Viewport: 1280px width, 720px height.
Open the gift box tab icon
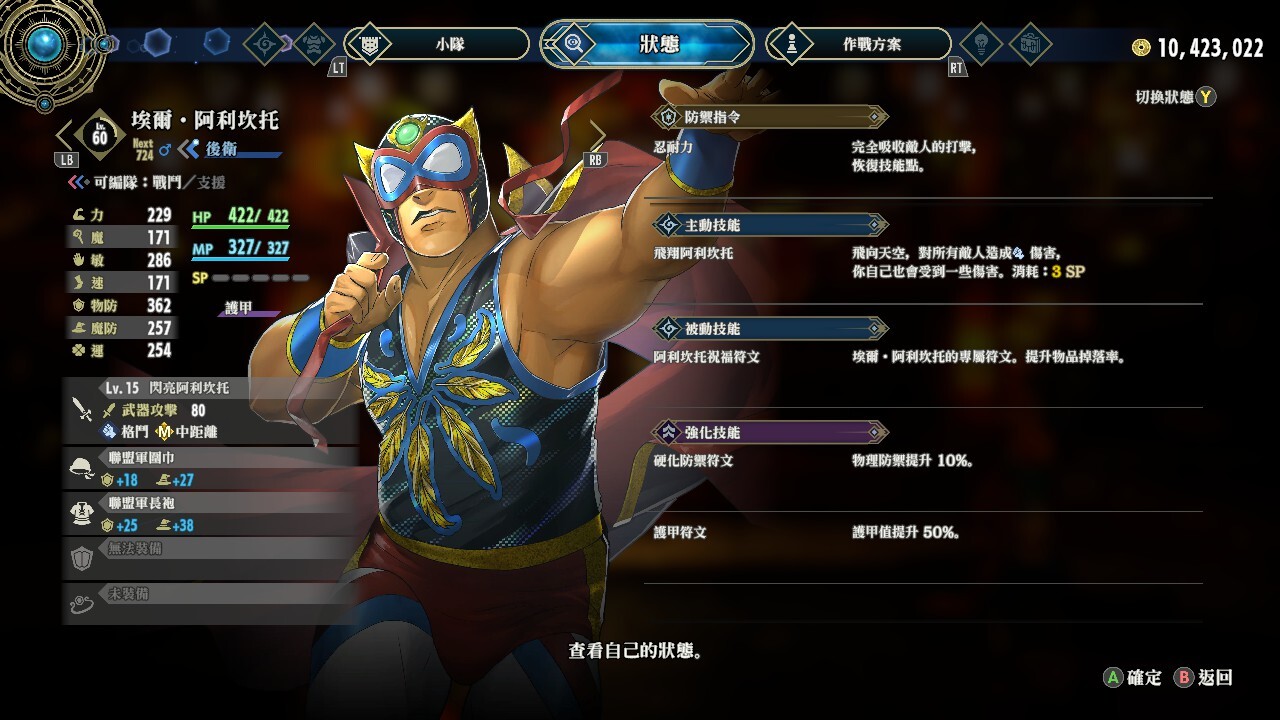point(1029,44)
